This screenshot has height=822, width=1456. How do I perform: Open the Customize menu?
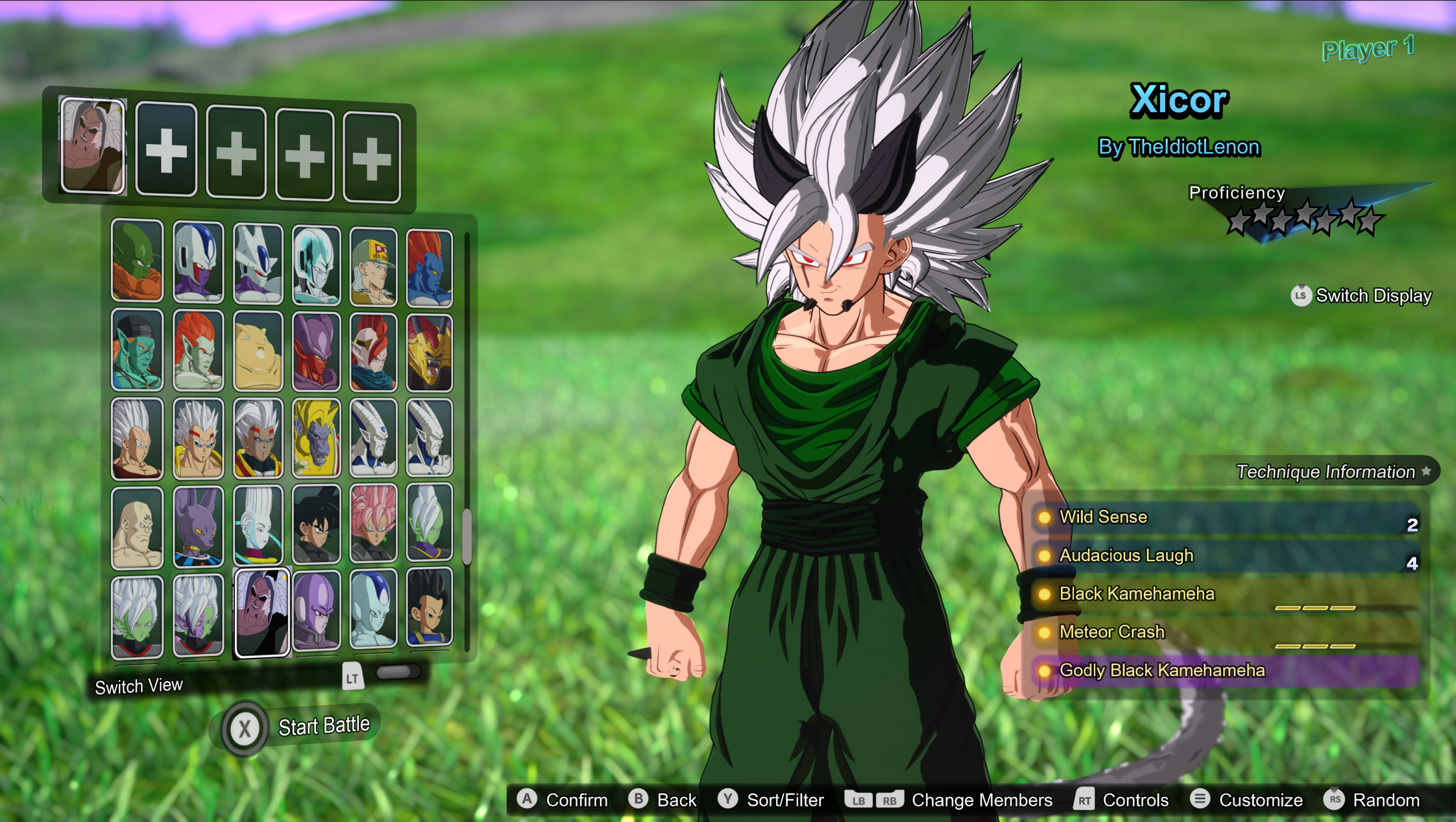coord(1246,800)
